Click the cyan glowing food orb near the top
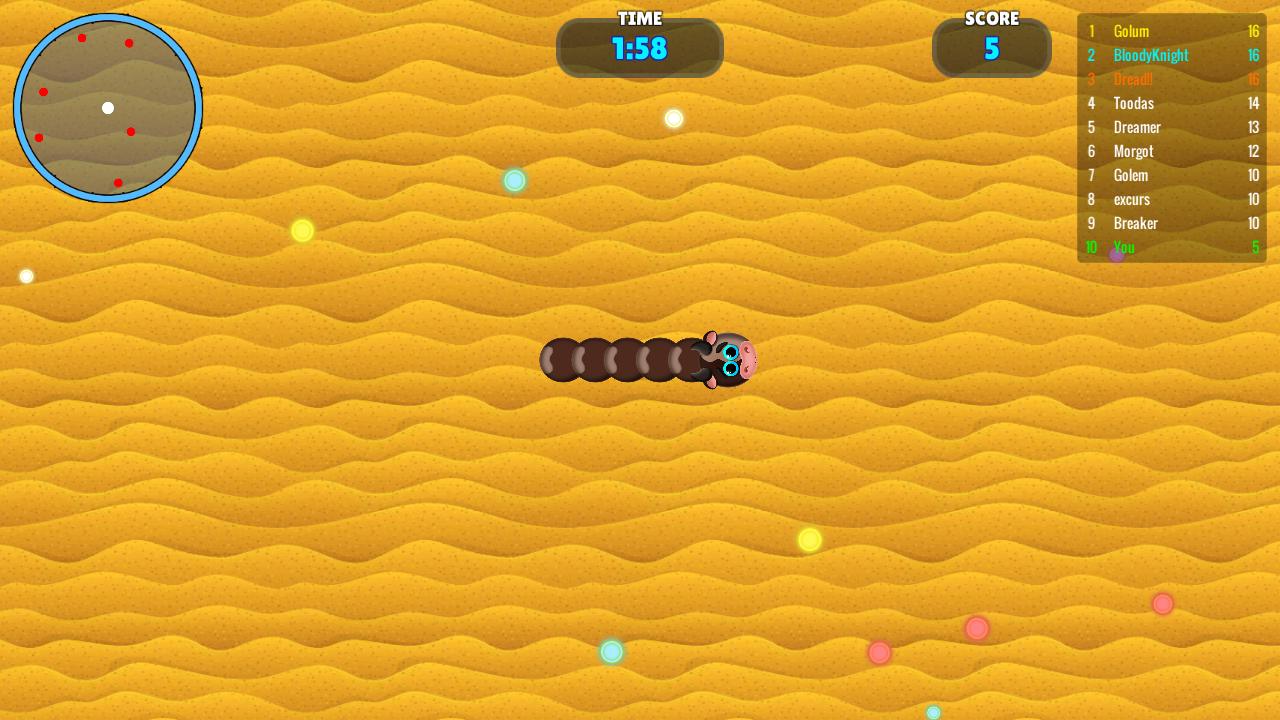Viewport: 1280px width, 720px height. tap(514, 180)
